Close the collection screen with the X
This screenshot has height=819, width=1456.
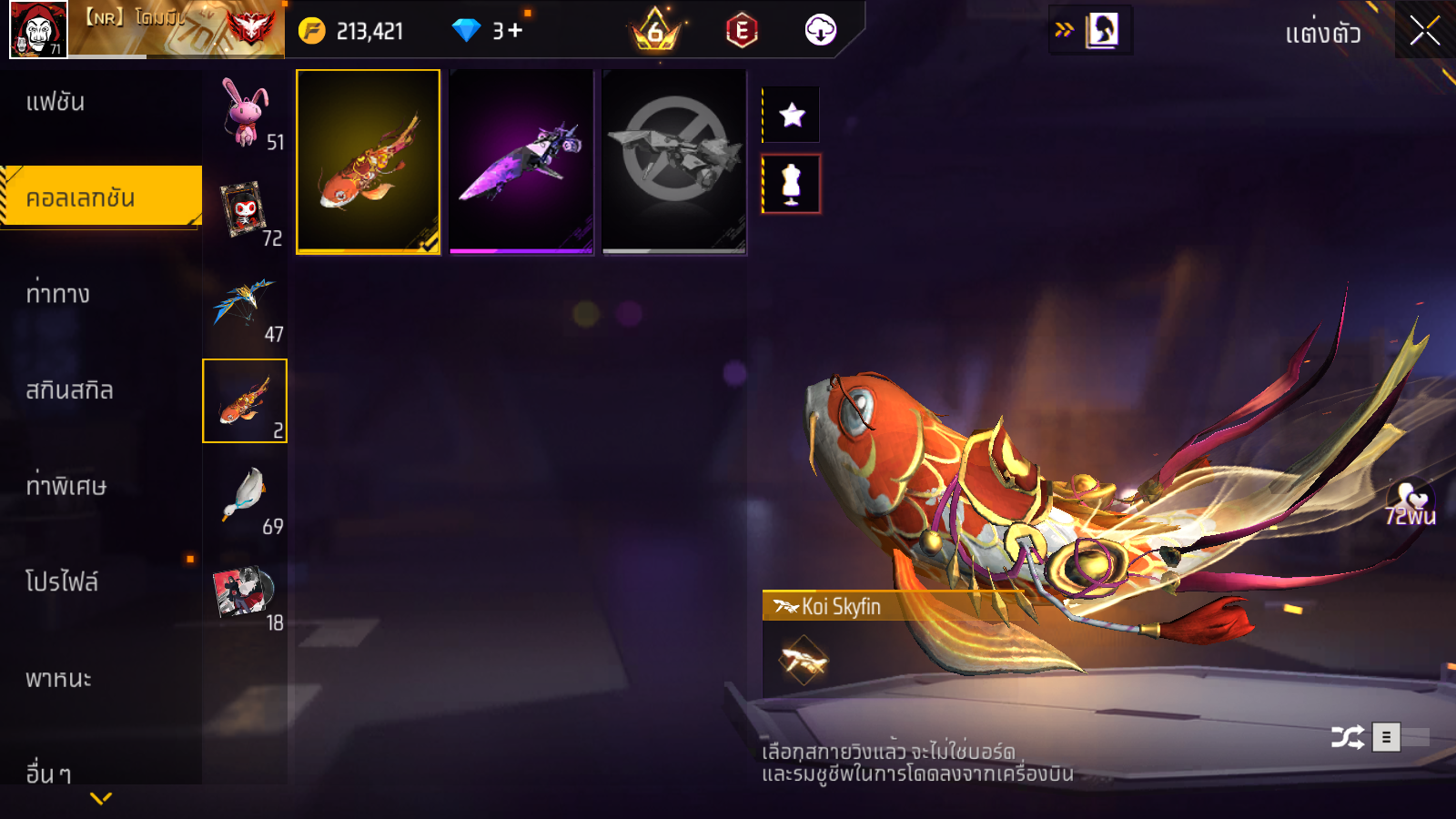[1424, 31]
